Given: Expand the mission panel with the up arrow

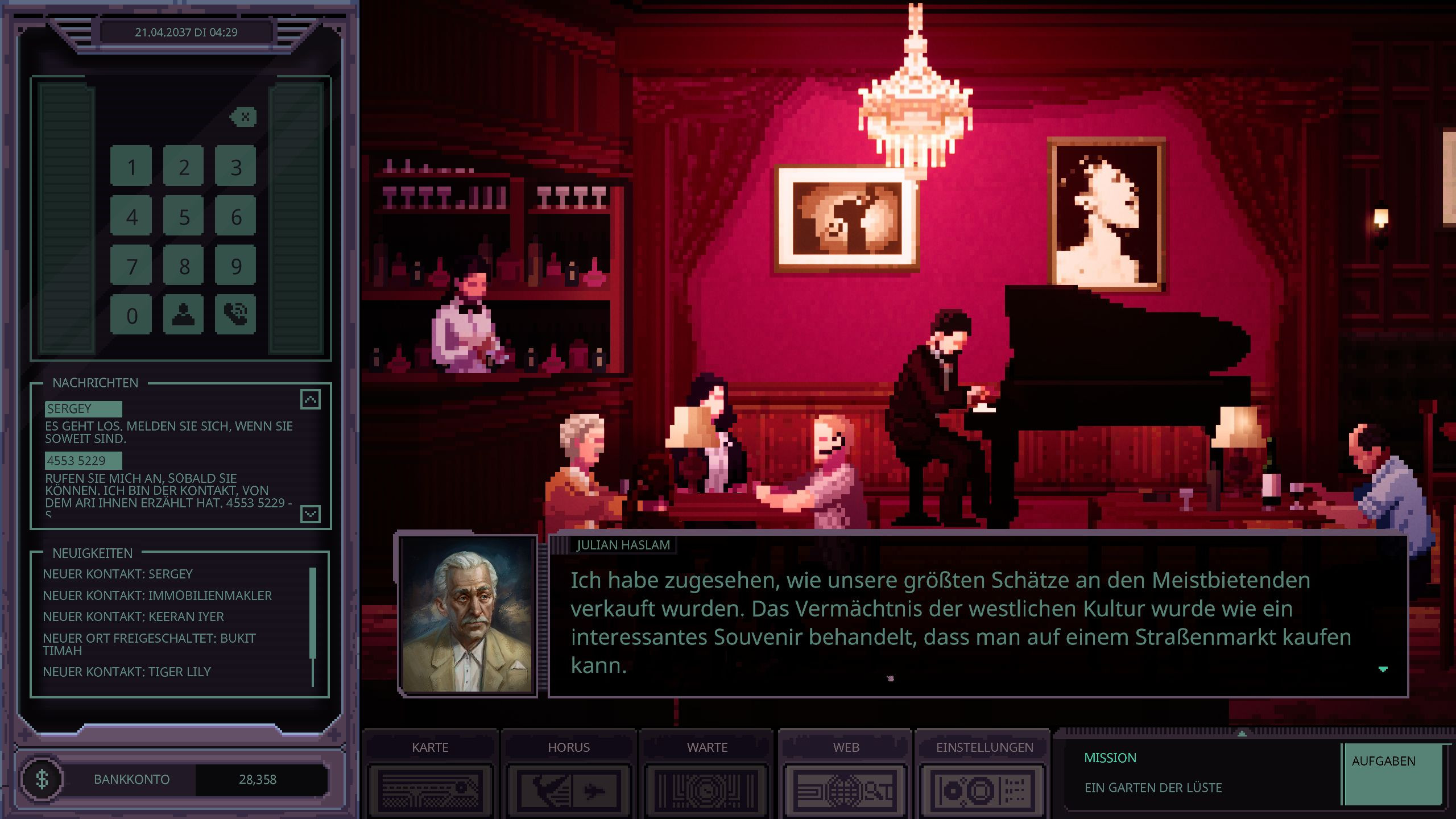Looking at the screenshot, I should pos(1242,734).
